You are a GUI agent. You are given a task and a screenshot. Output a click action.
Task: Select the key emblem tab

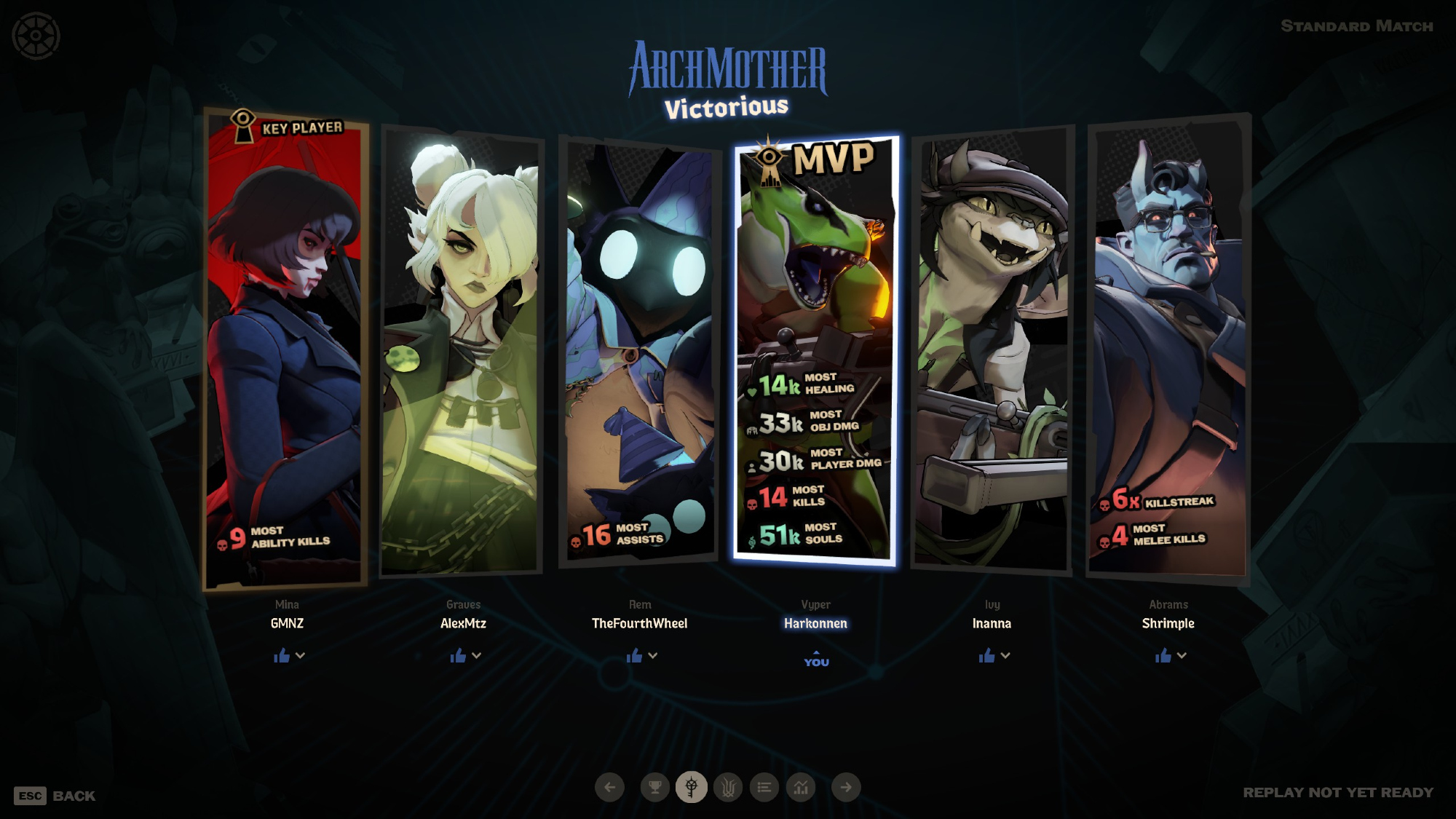[x=692, y=787]
